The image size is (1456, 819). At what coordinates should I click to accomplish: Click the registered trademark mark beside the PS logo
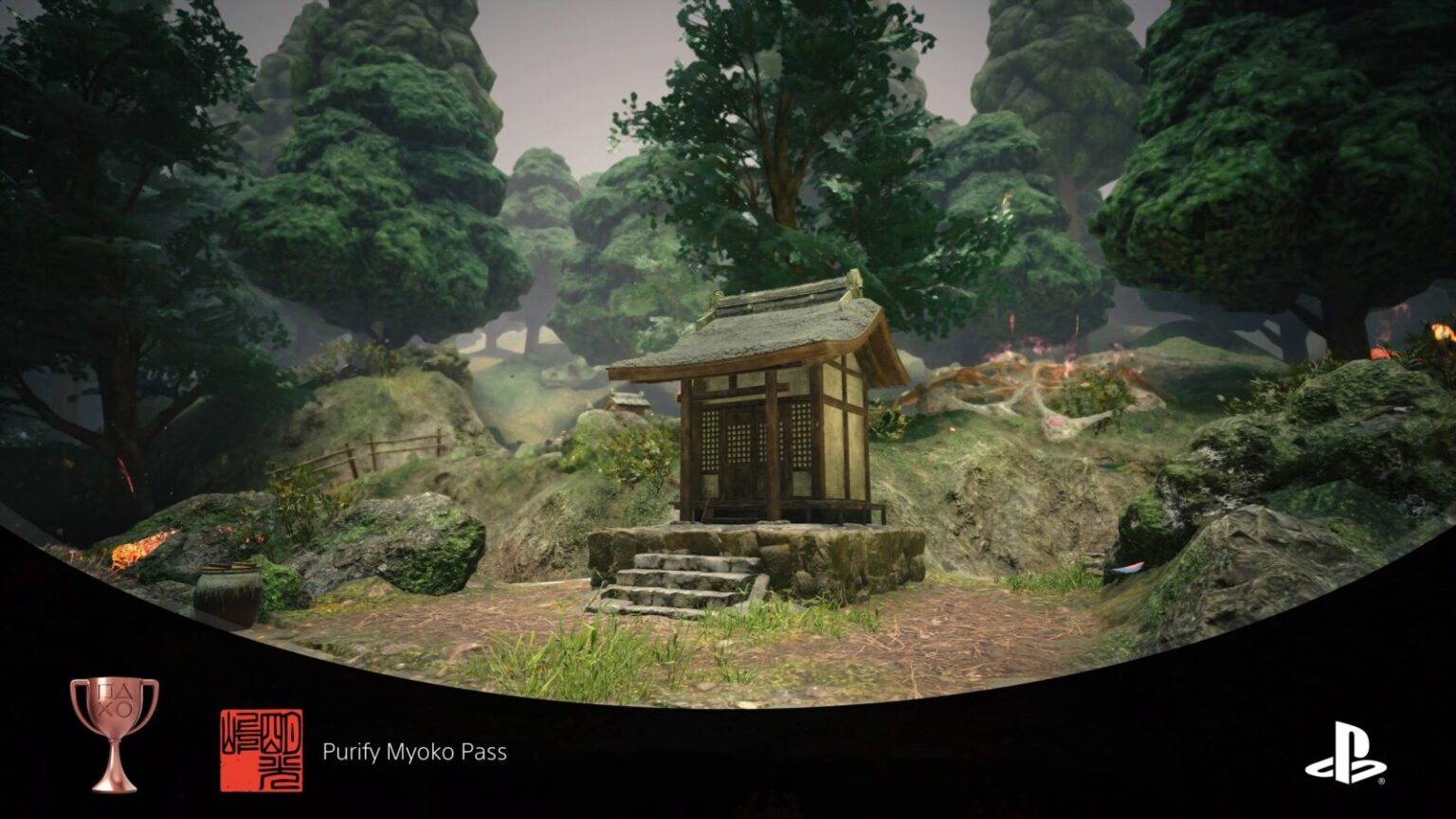click(x=1381, y=780)
